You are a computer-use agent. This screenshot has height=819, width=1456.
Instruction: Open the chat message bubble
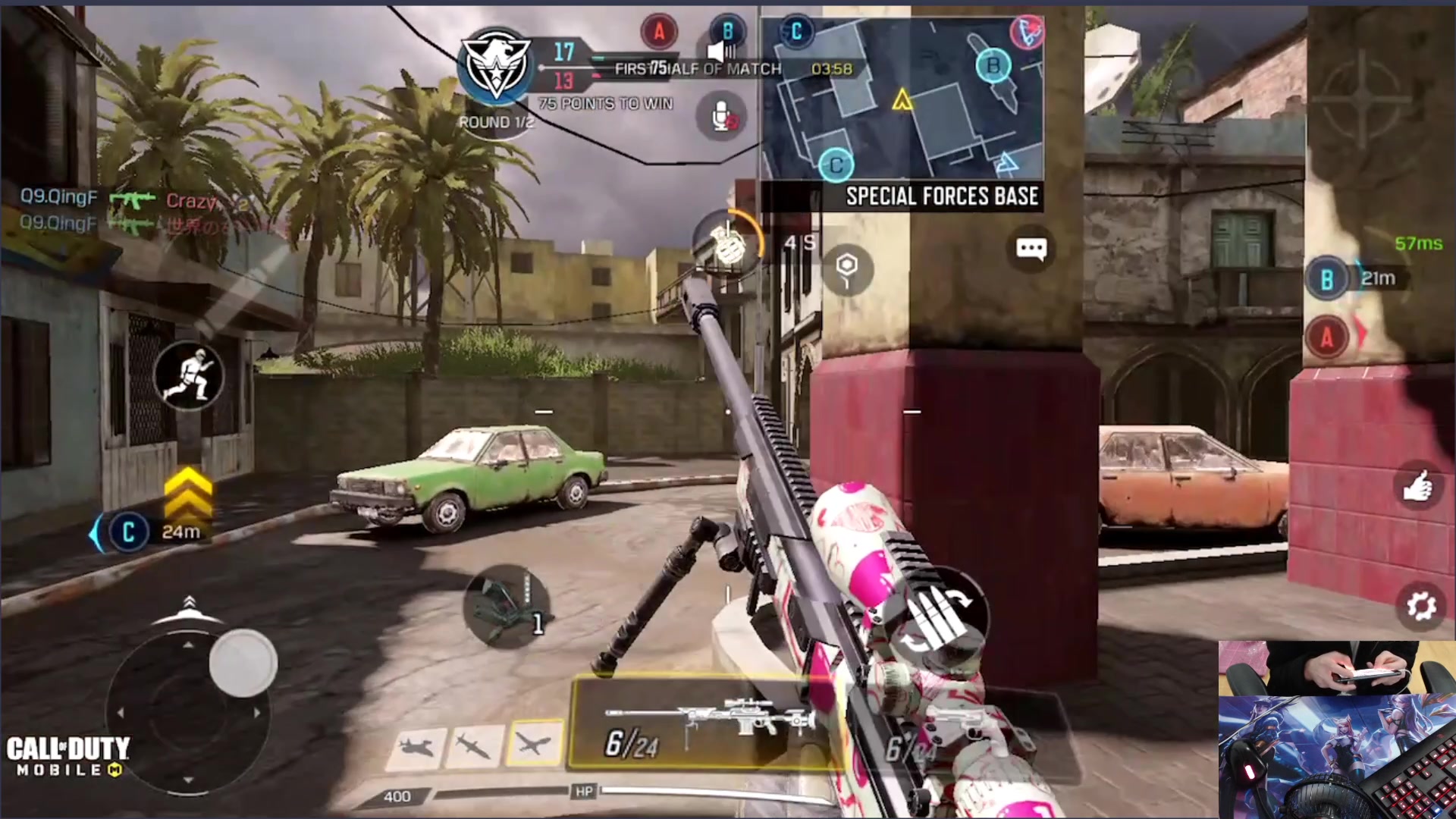tap(1031, 249)
